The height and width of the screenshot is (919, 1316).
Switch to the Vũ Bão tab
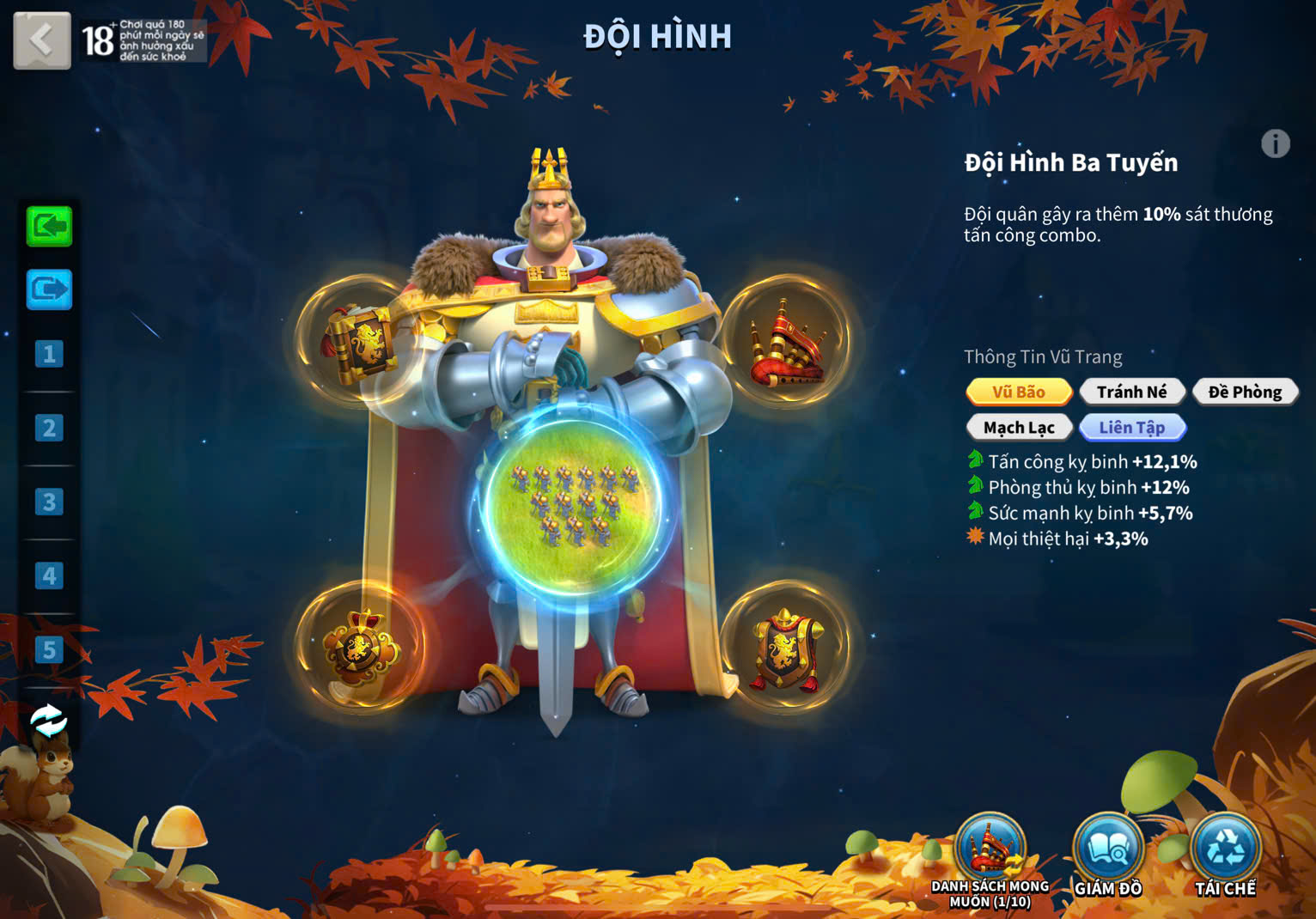coord(1019,392)
